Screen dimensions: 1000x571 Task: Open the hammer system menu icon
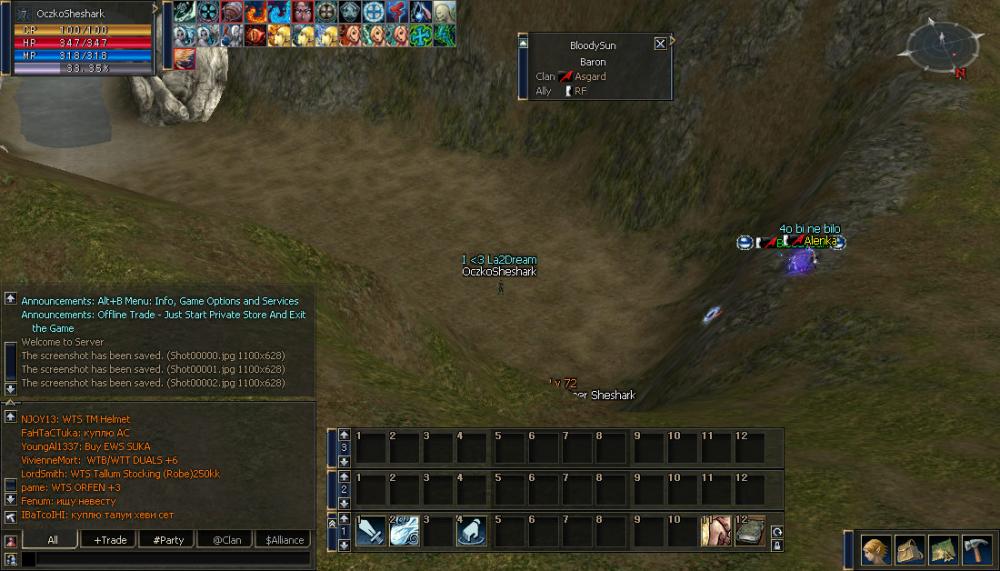976,550
